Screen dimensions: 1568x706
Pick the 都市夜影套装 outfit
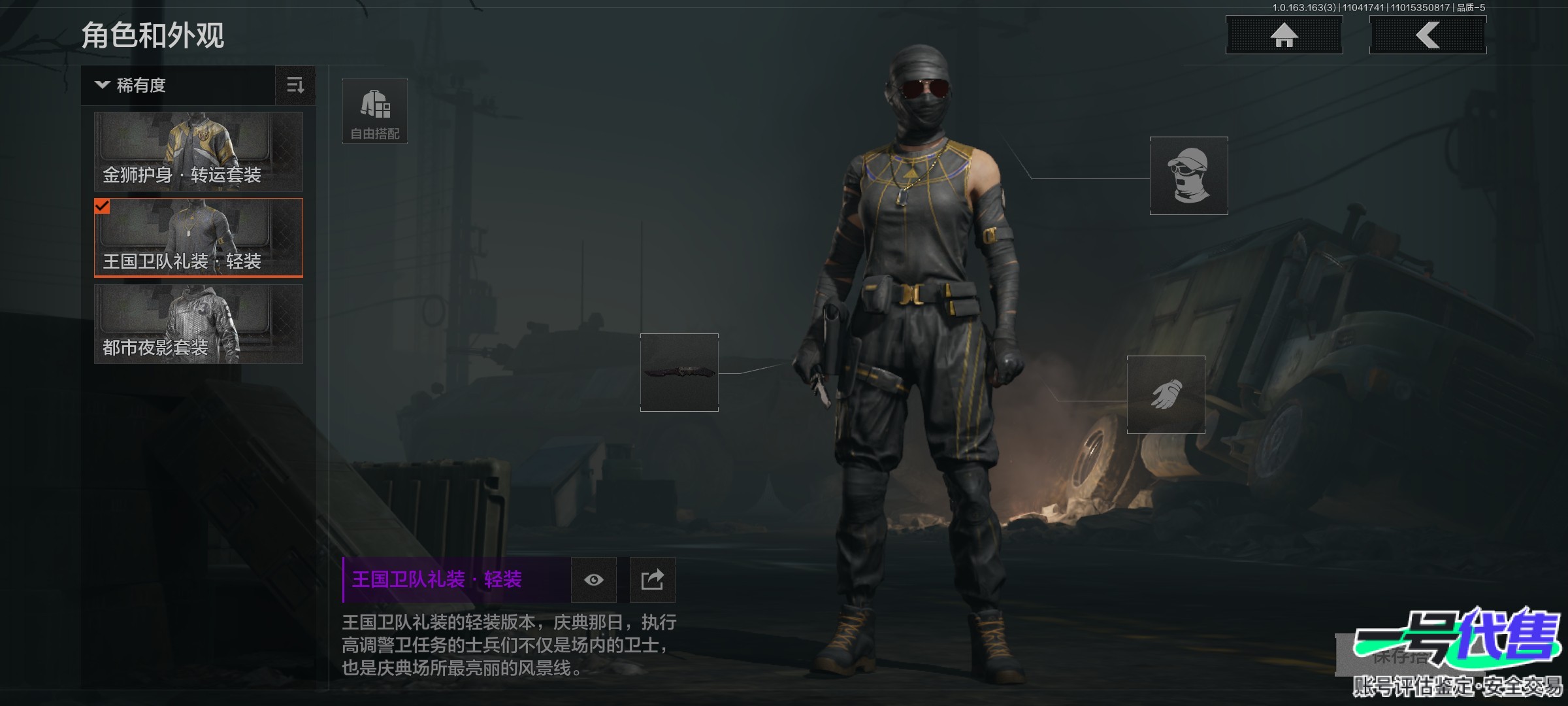[199, 324]
